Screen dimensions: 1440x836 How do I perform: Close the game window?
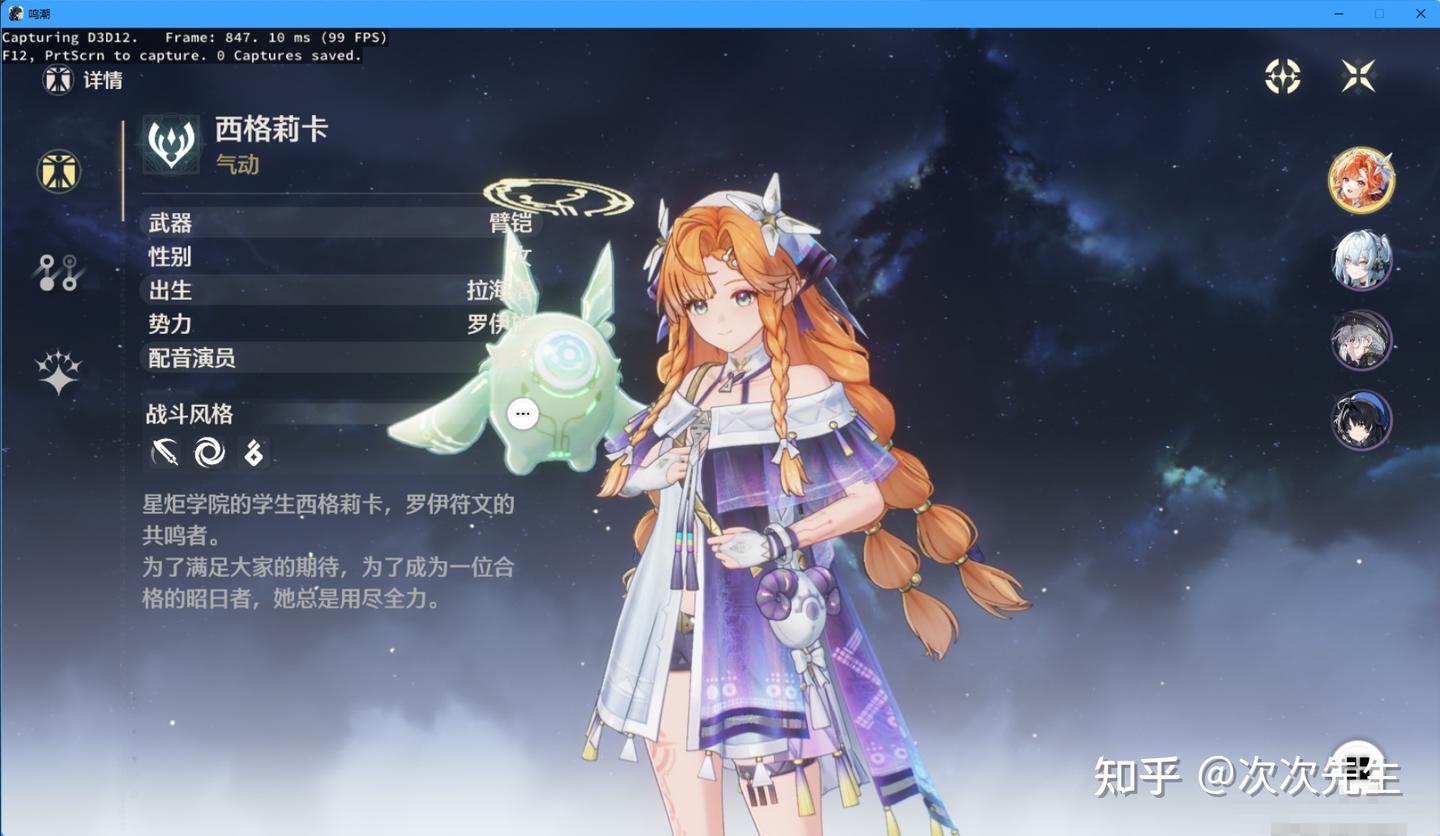pos(1420,14)
